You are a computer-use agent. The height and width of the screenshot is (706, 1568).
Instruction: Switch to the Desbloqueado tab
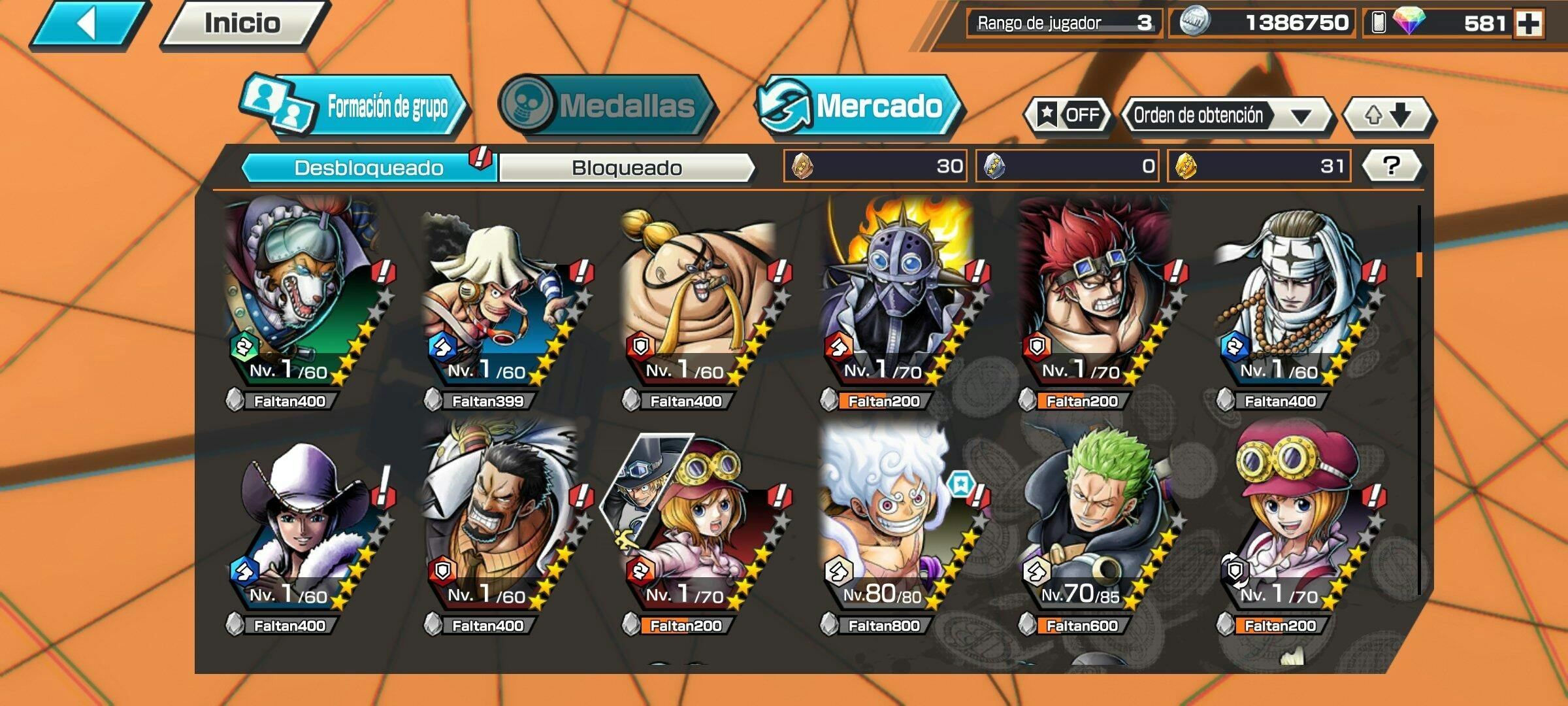[369, 168]
